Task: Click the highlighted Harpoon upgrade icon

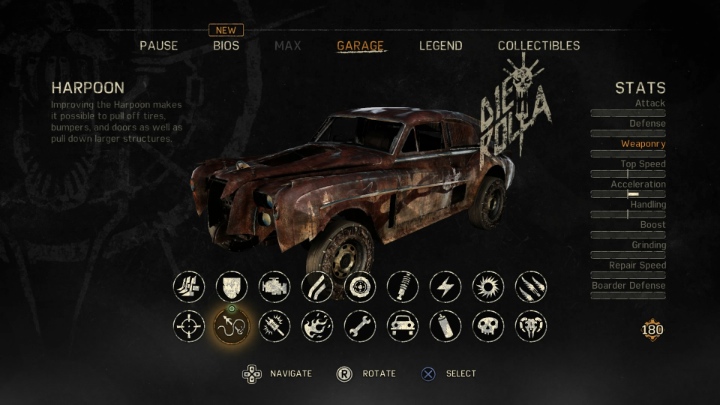Action: coord(231,326)
